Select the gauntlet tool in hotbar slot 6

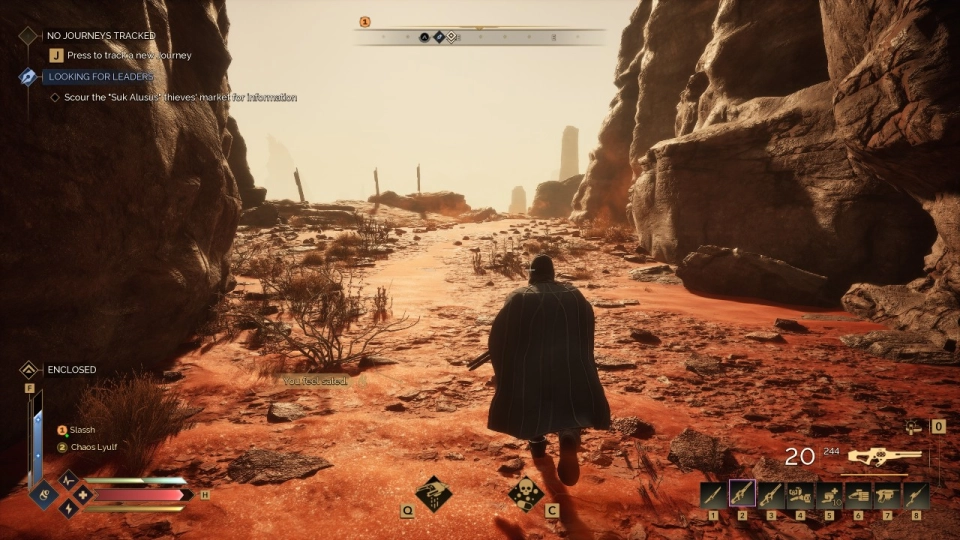(x=858, y=495)
